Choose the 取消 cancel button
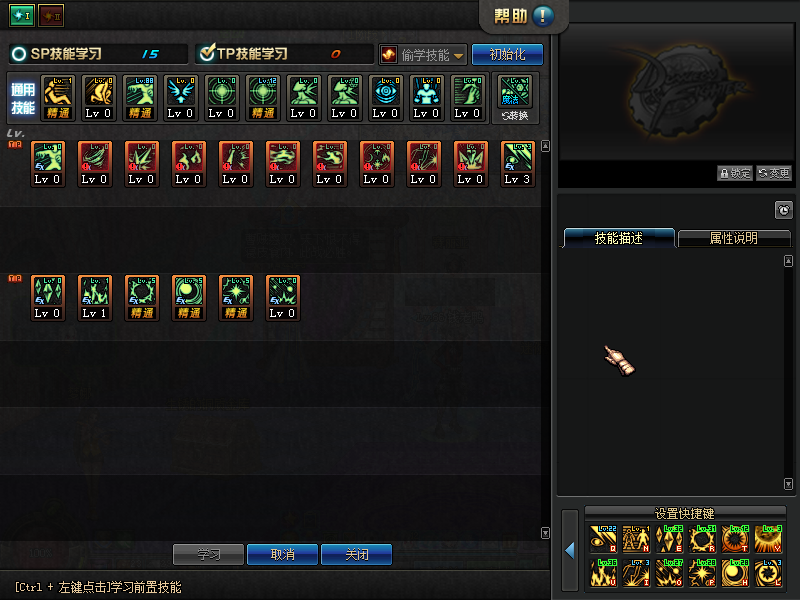This screenshot has height=600, width=800. [283, 554]
